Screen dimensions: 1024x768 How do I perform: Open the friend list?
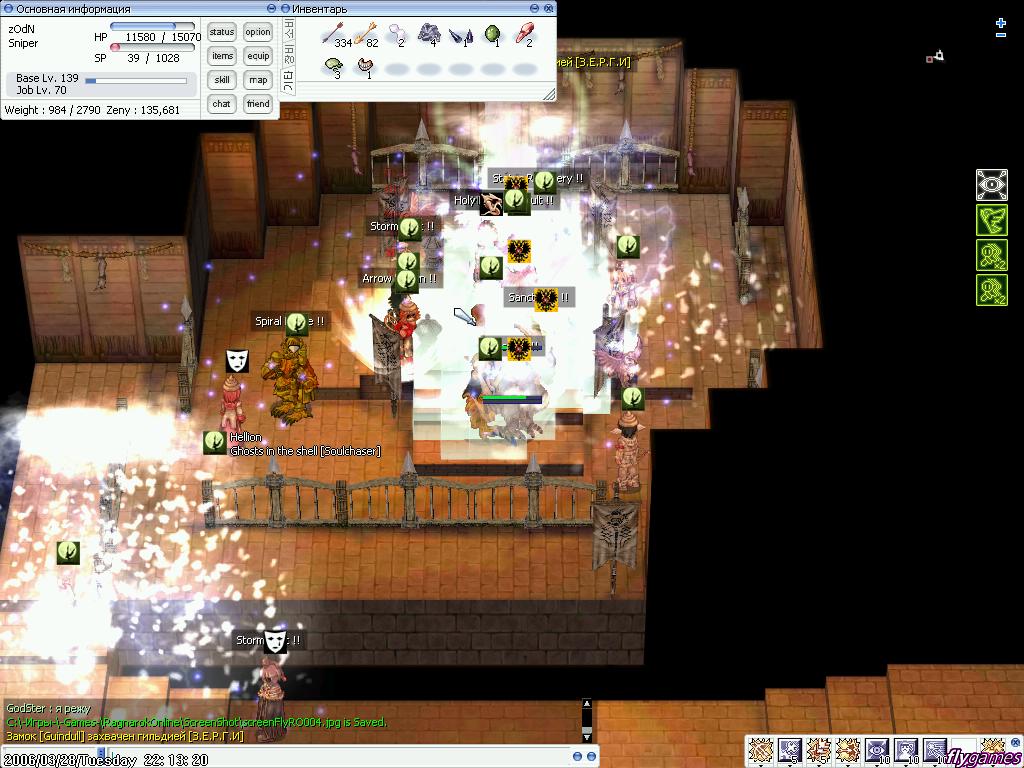pyautogui.click(x=258, y=104)
